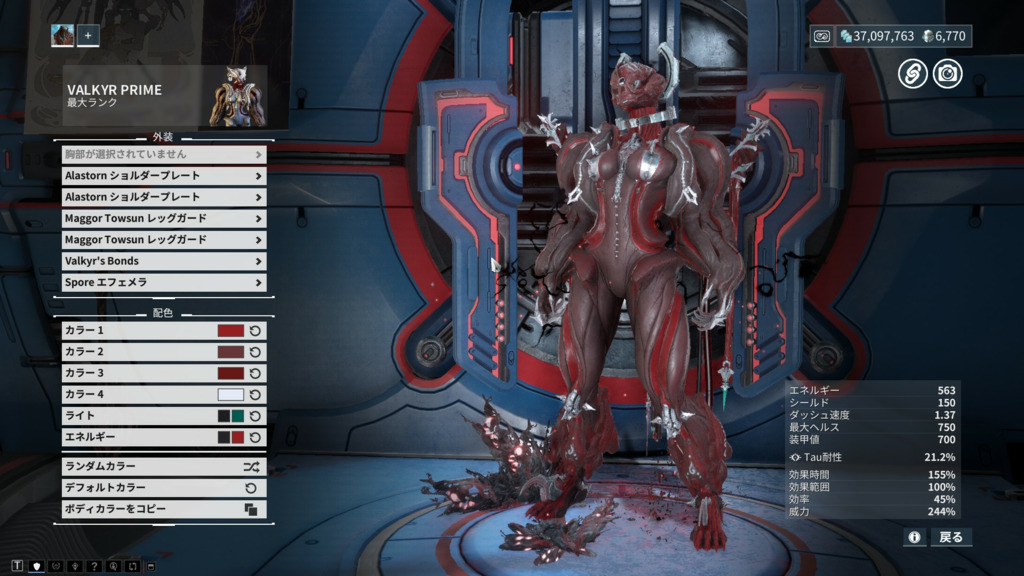Open the カラー 1 red color swatch
Image resolution: width=1024 pixels, height=576 pixels.
click(x=231, y=331)
